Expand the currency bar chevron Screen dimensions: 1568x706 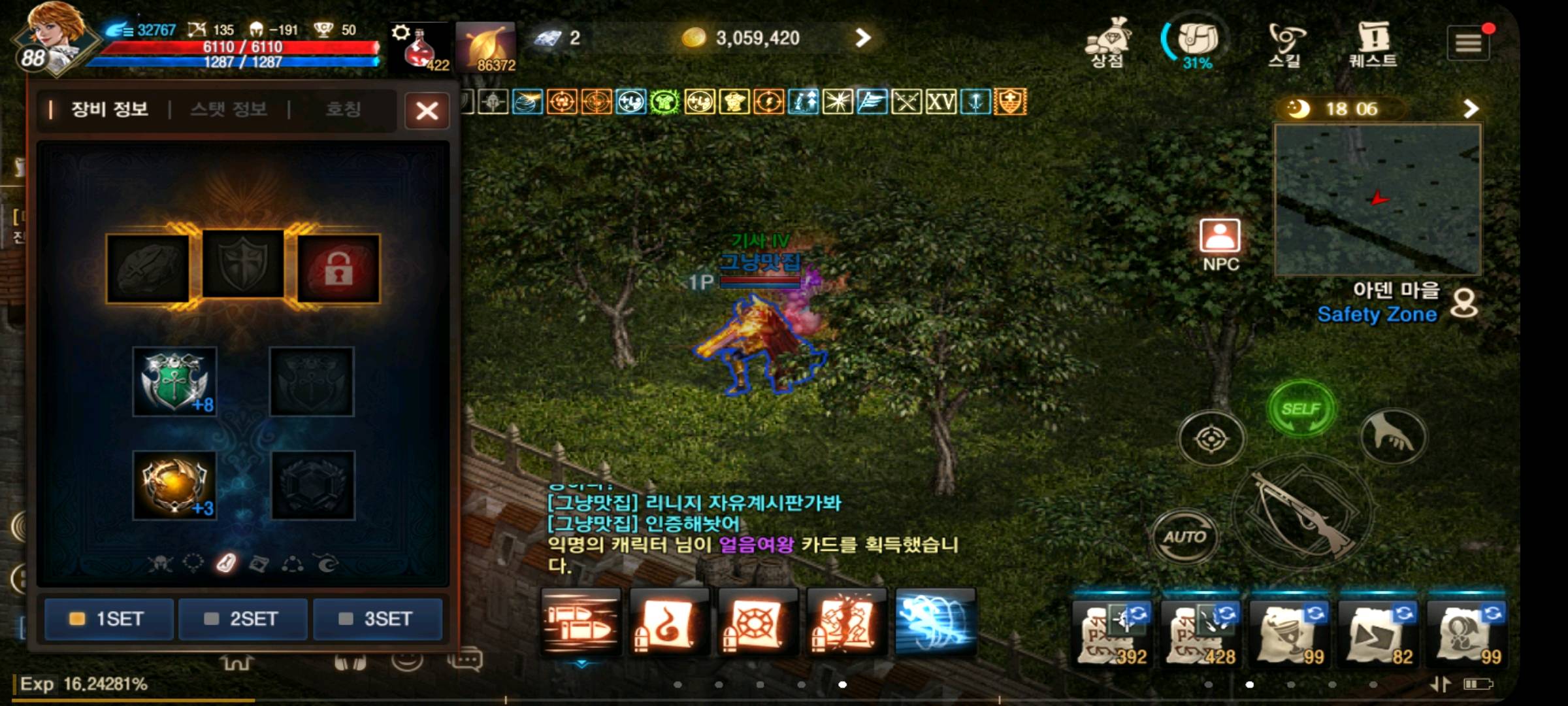coord(863,38)
